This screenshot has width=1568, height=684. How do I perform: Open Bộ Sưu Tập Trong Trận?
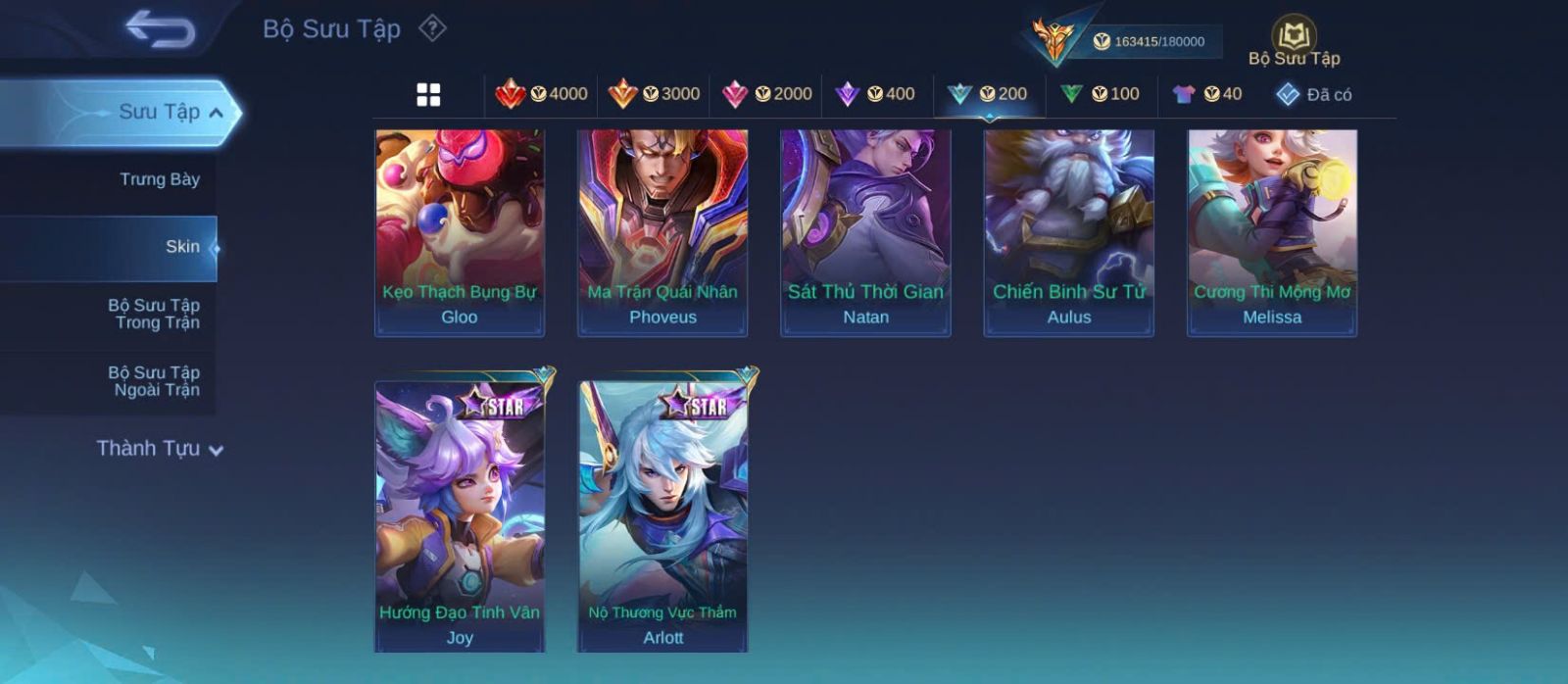tap(154, 314)
